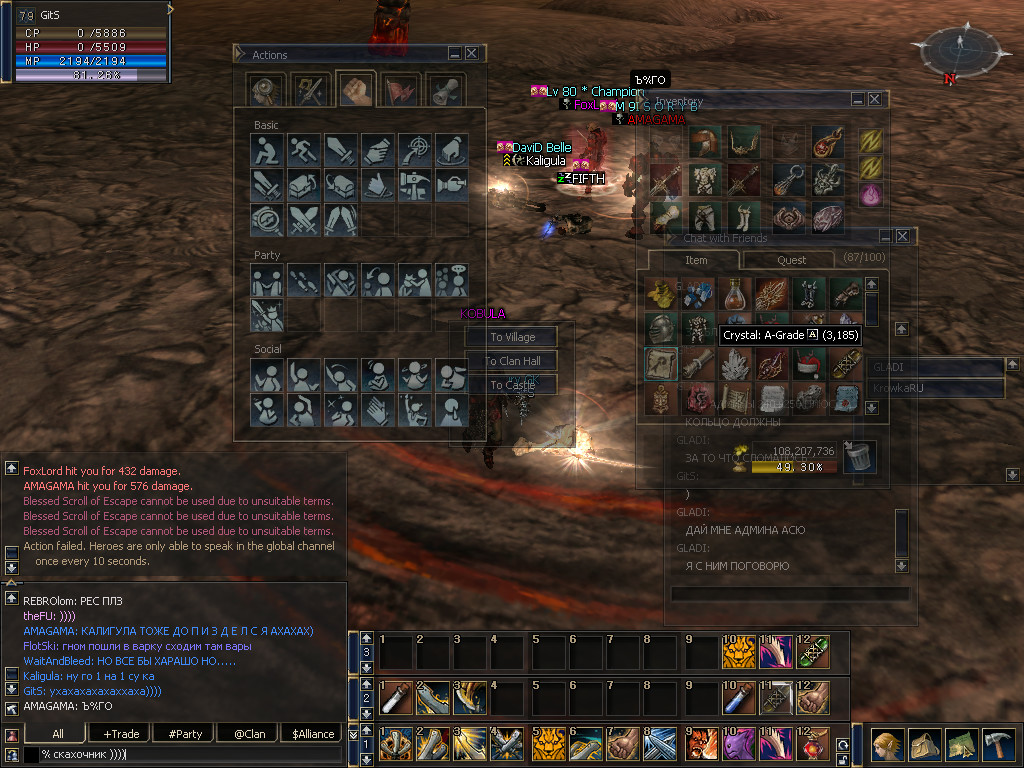The width and height of the screenshot is (1024, 768).
Task: Show the #Party chat channel
Action: pos(185,734)
